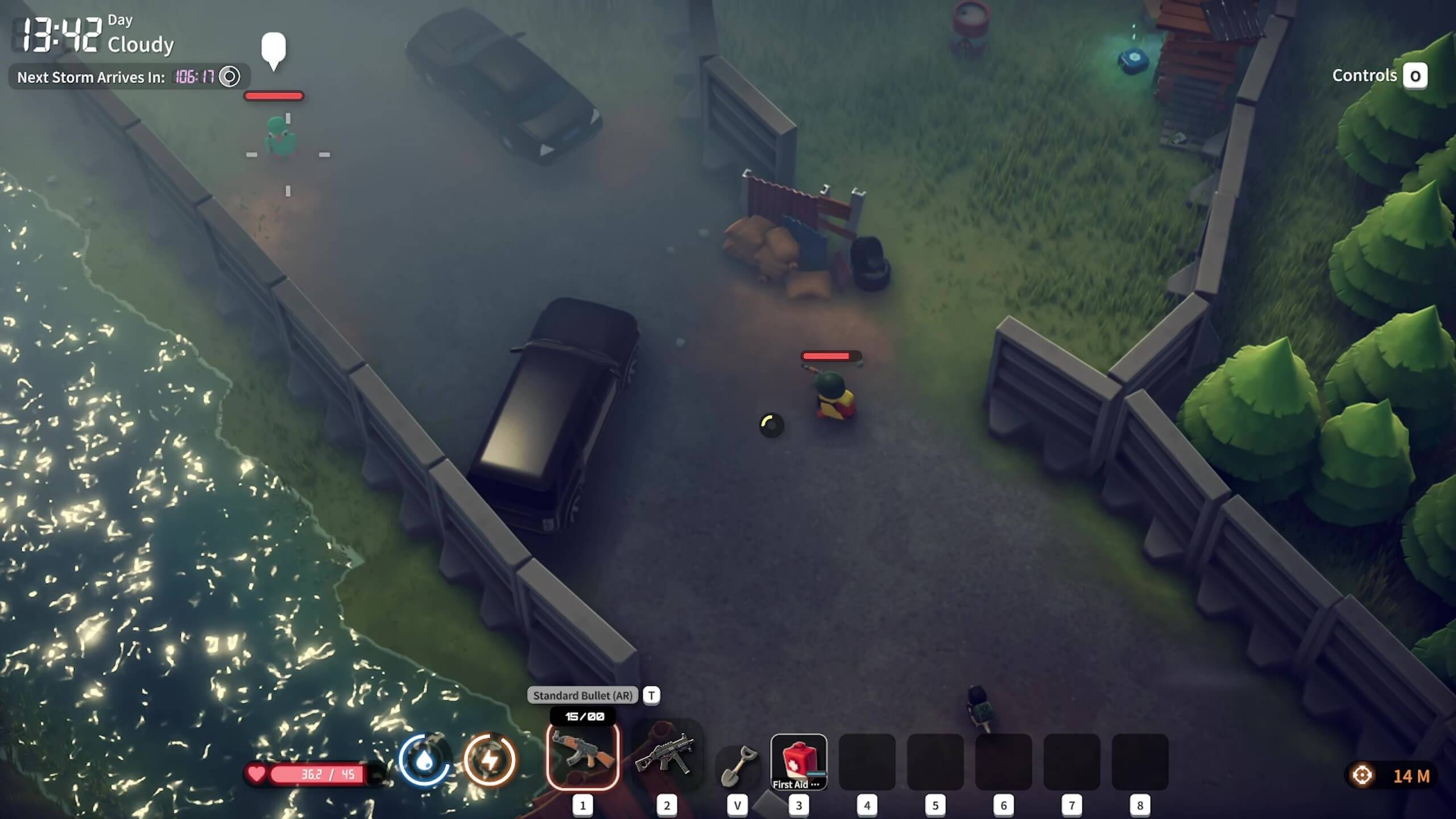This screenshot has height=819, width=1456.
Task: Select the AK rifle in slot 1
Action: coord(582,755)
